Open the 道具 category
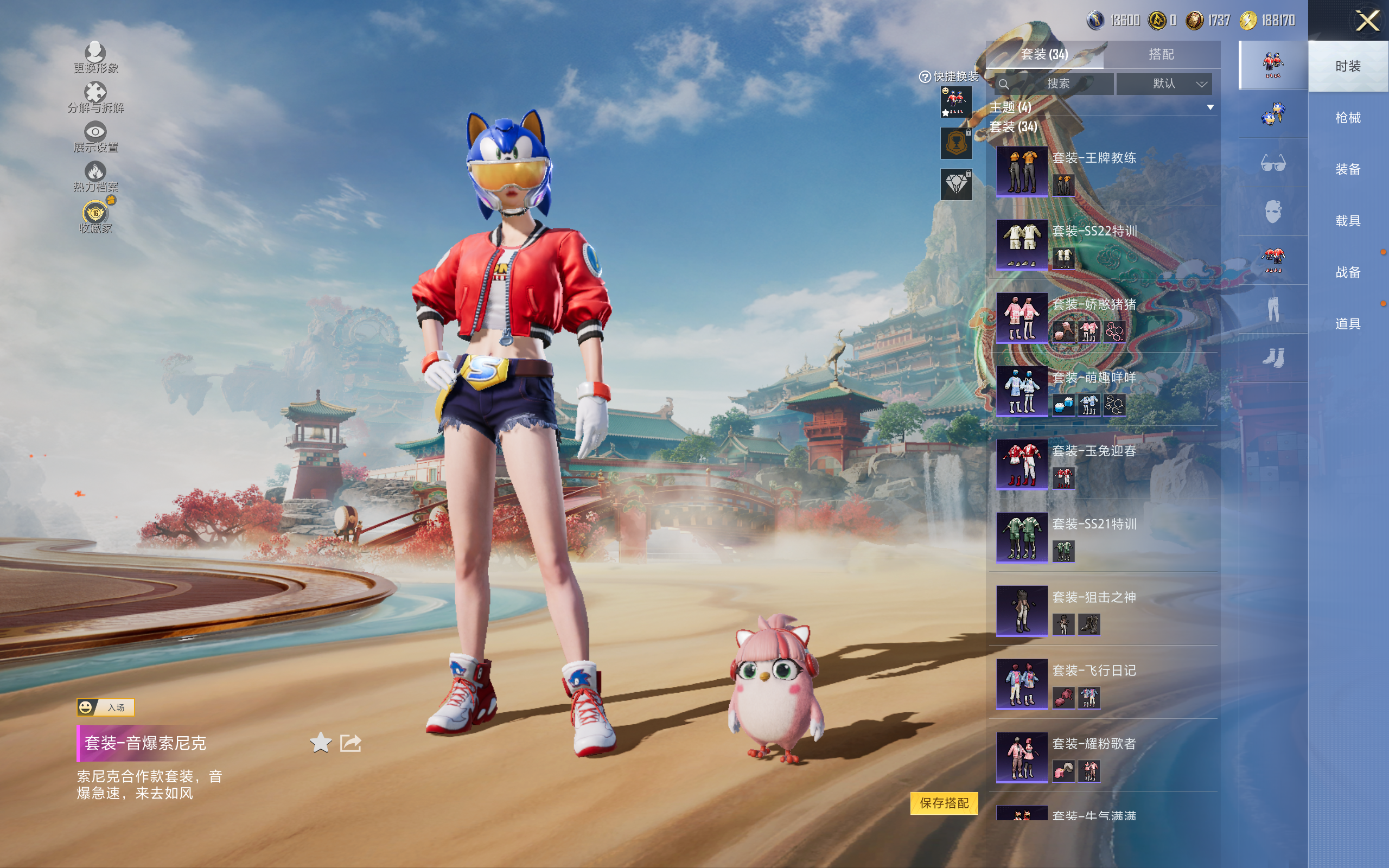 (x=1348, y=324)
